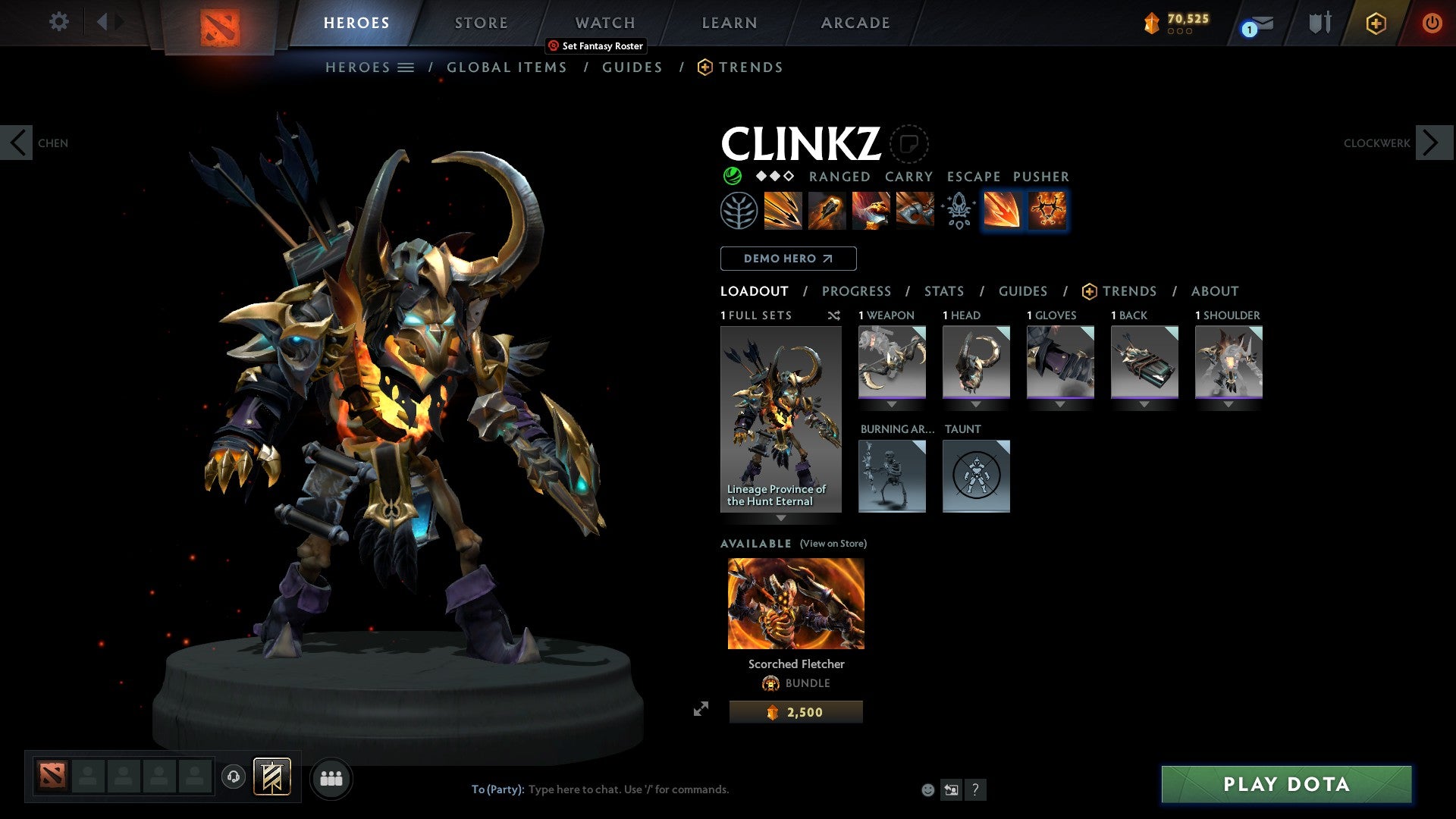This screenshot has width=1456, height=819.
Task: Open the shuffle loadout items icon
Action: pyautogui.click(x=834, y=315)
